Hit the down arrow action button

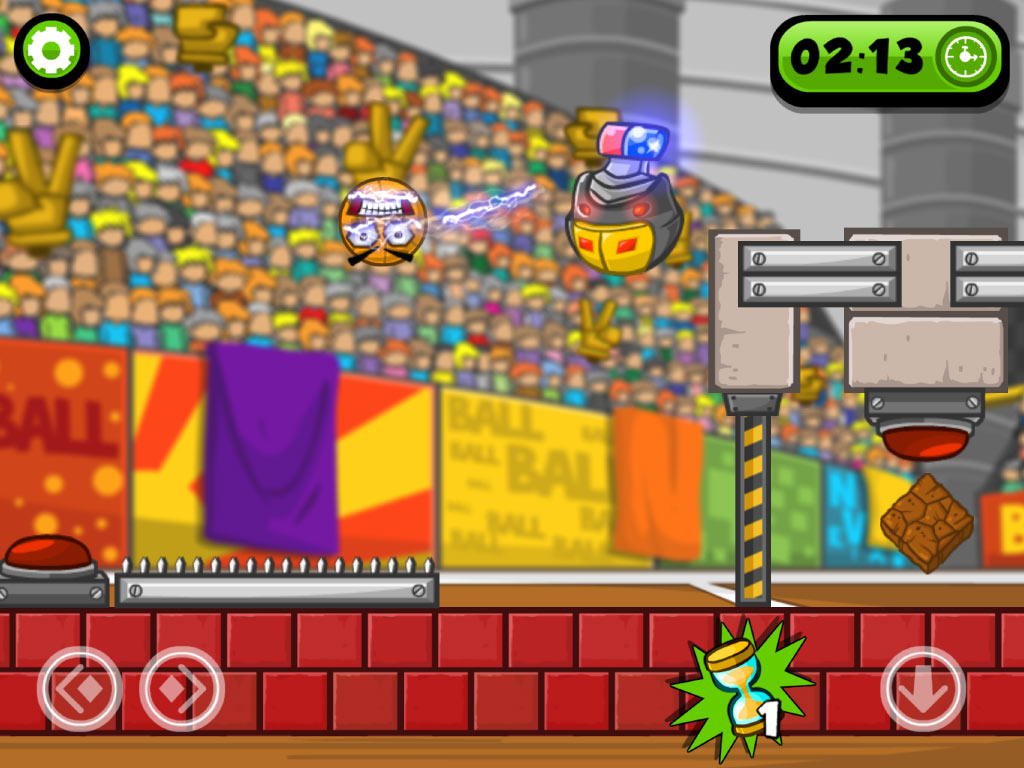(x=922, y=689)
